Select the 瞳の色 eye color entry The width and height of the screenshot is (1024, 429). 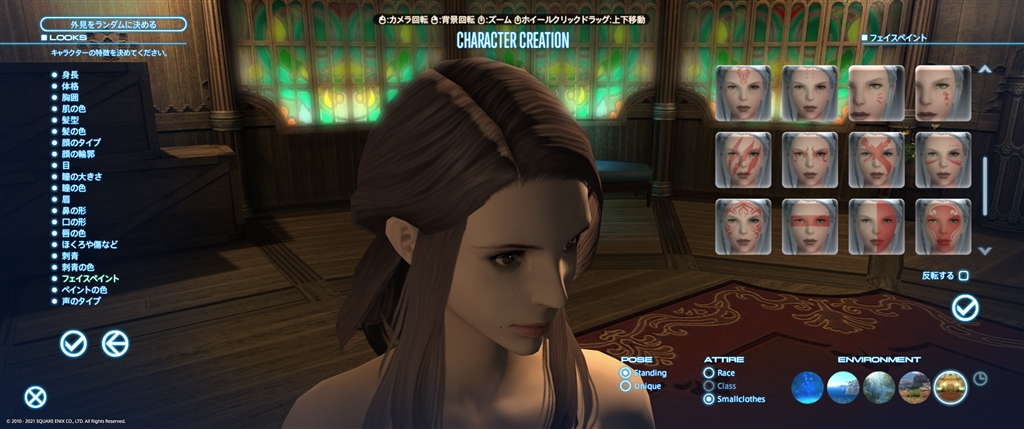click(x=72, y=188)
